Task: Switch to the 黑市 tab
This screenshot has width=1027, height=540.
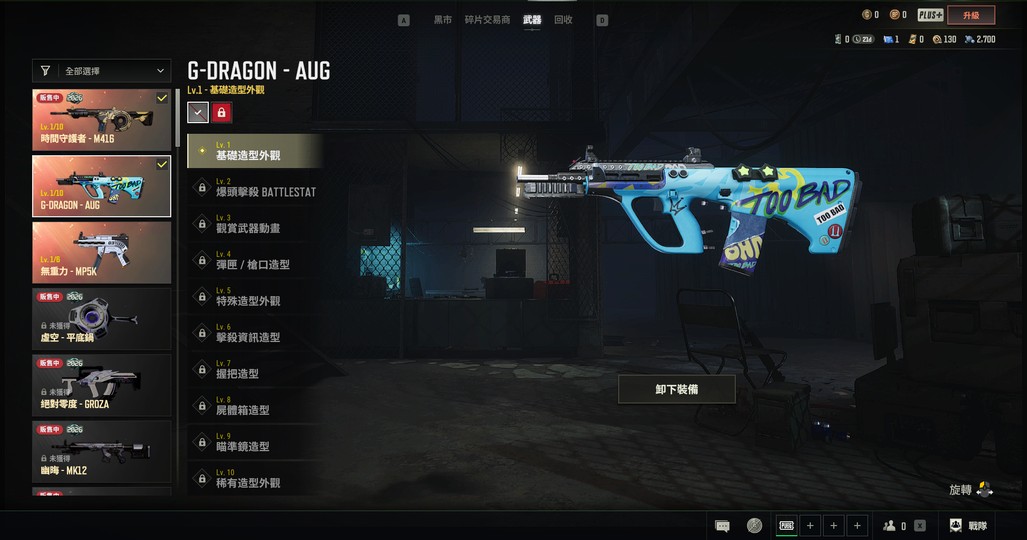Action: [x=442, y=20]
